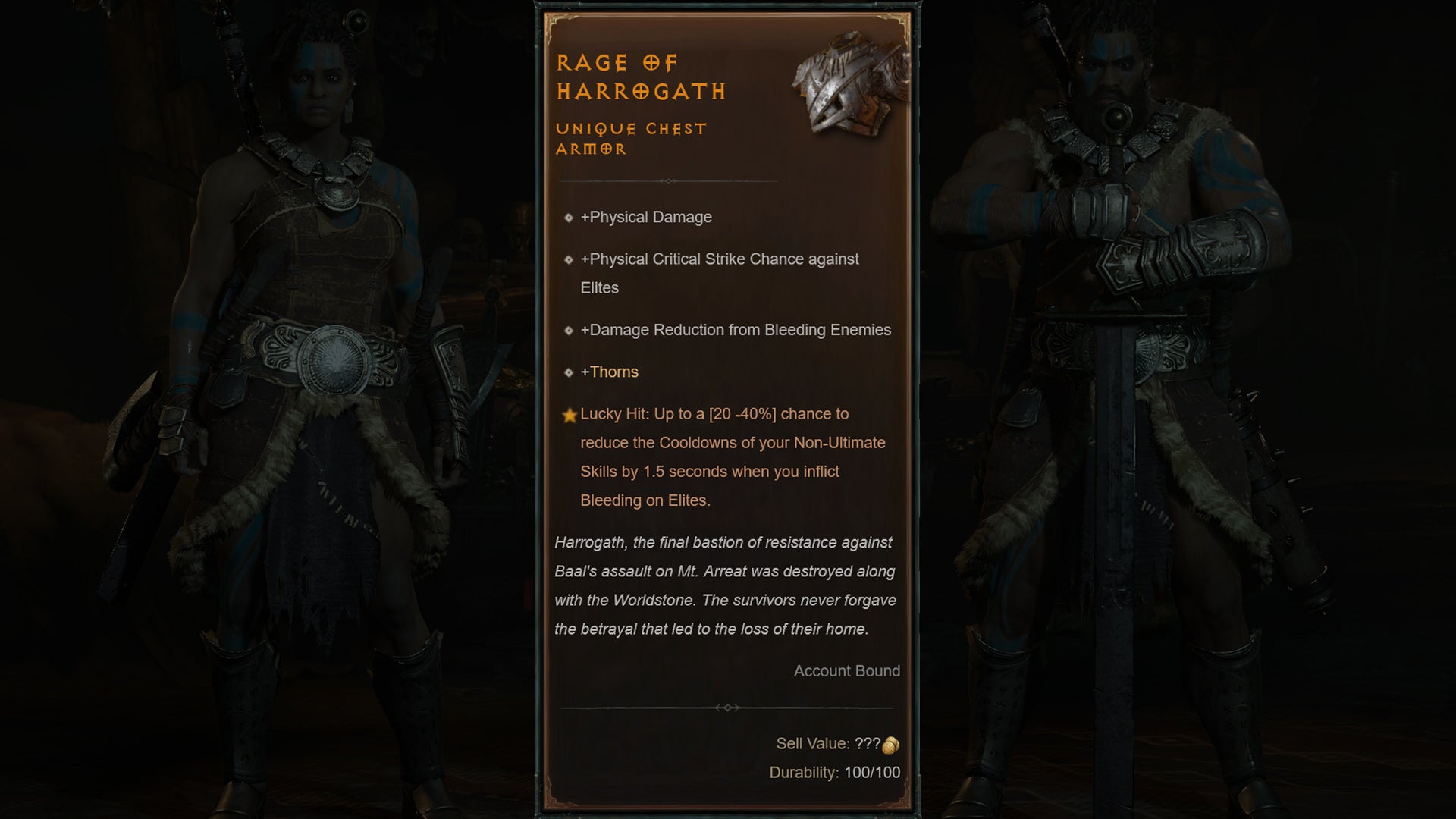1456x819 pixels.
Task: Select the Rage of Harrogath title
Action: coord(641,76)
